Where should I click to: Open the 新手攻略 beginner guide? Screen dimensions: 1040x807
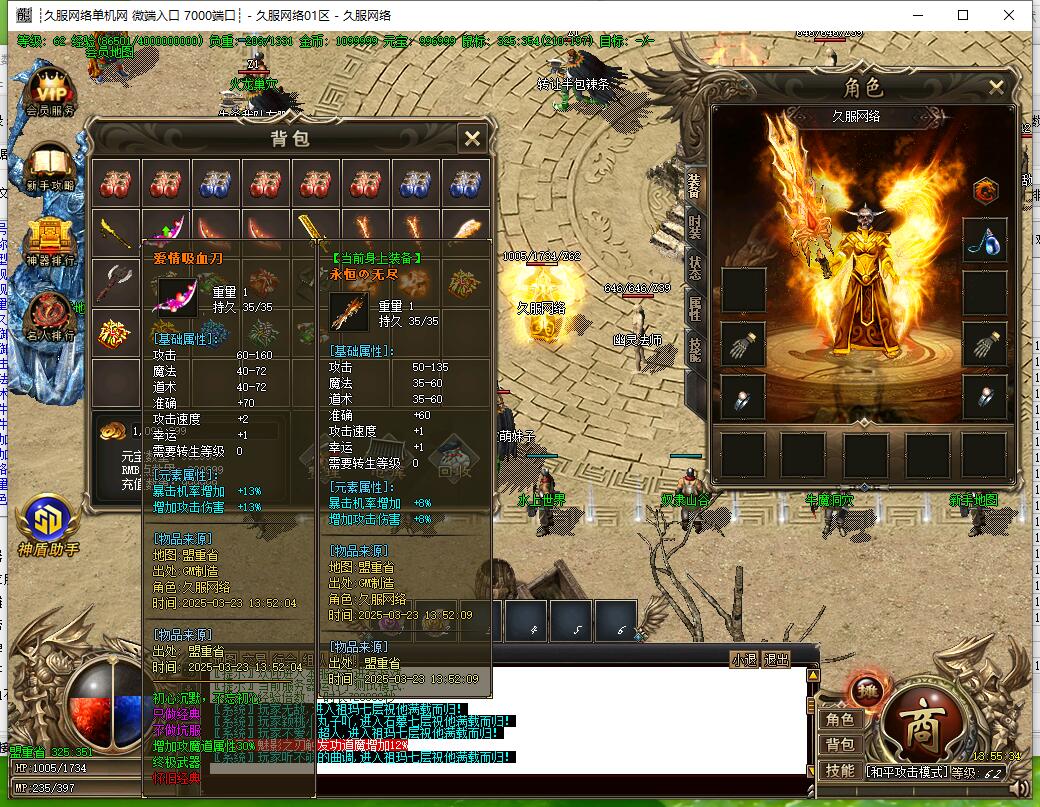click(x=49, y=165)
